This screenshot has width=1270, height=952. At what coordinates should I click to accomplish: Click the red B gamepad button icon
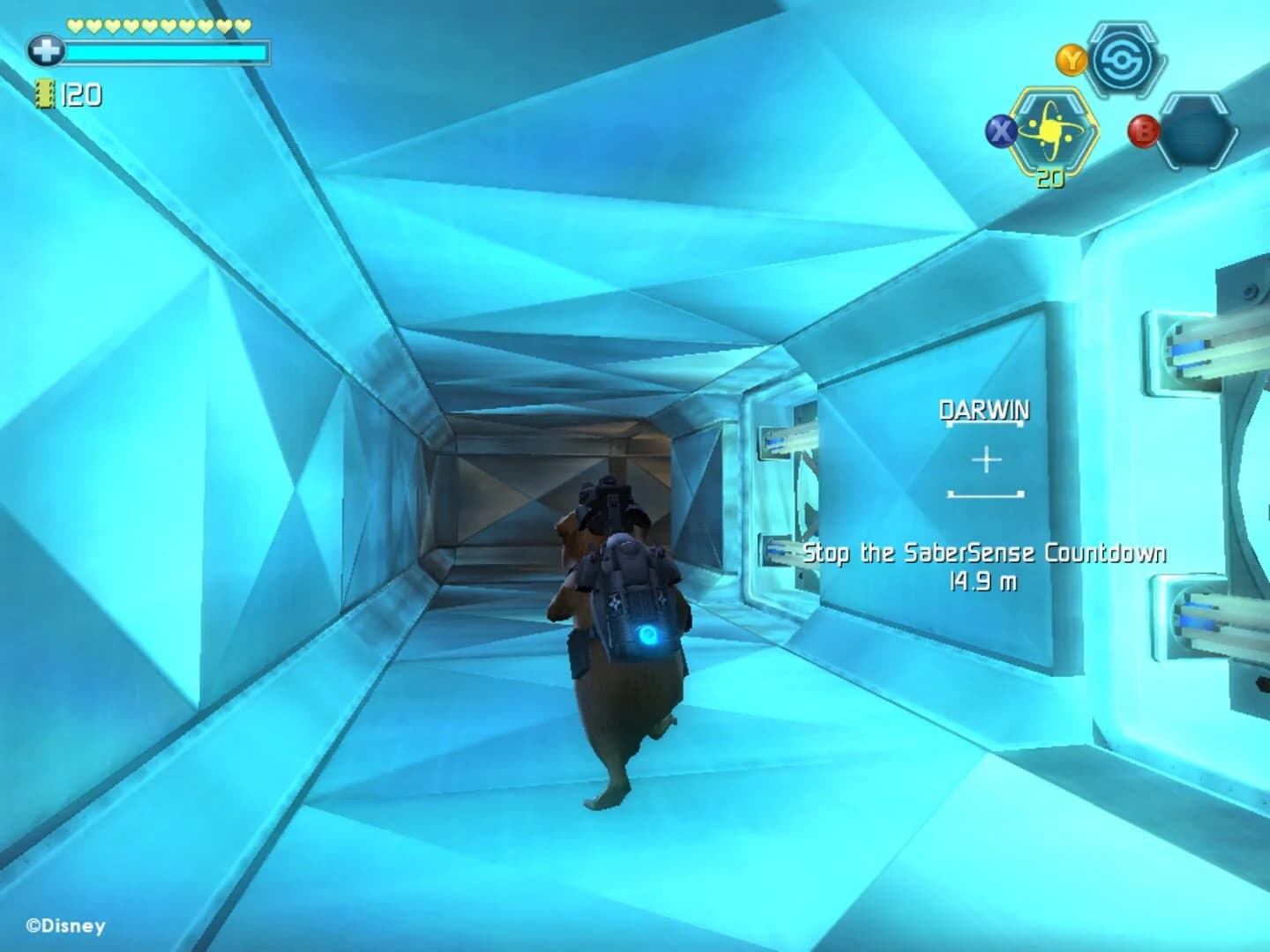pyautogui.click(x=1145, y=132)
